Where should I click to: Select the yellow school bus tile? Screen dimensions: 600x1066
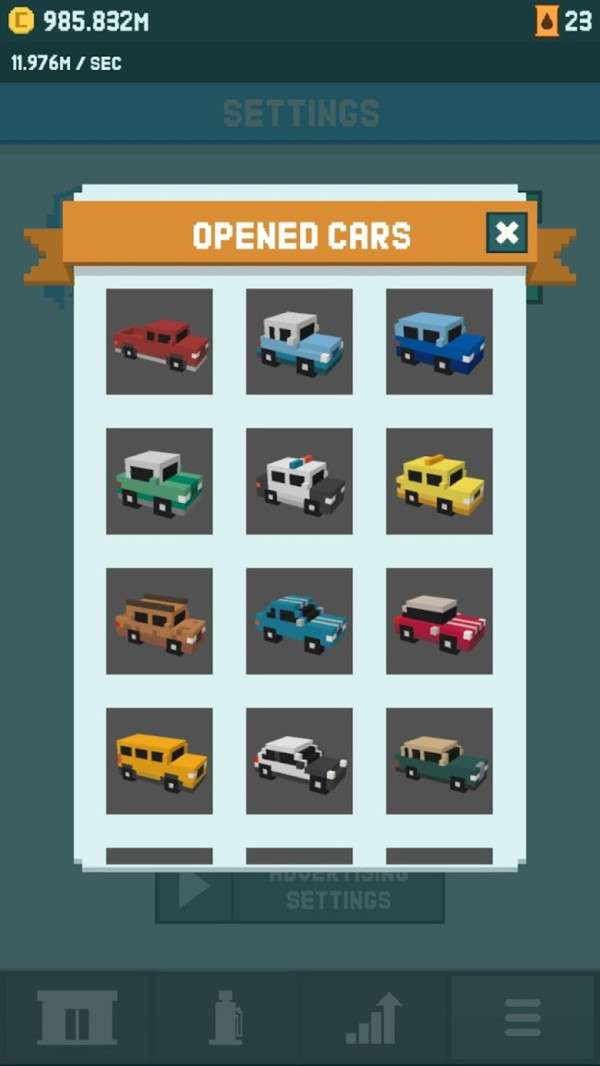coord(159,761)
